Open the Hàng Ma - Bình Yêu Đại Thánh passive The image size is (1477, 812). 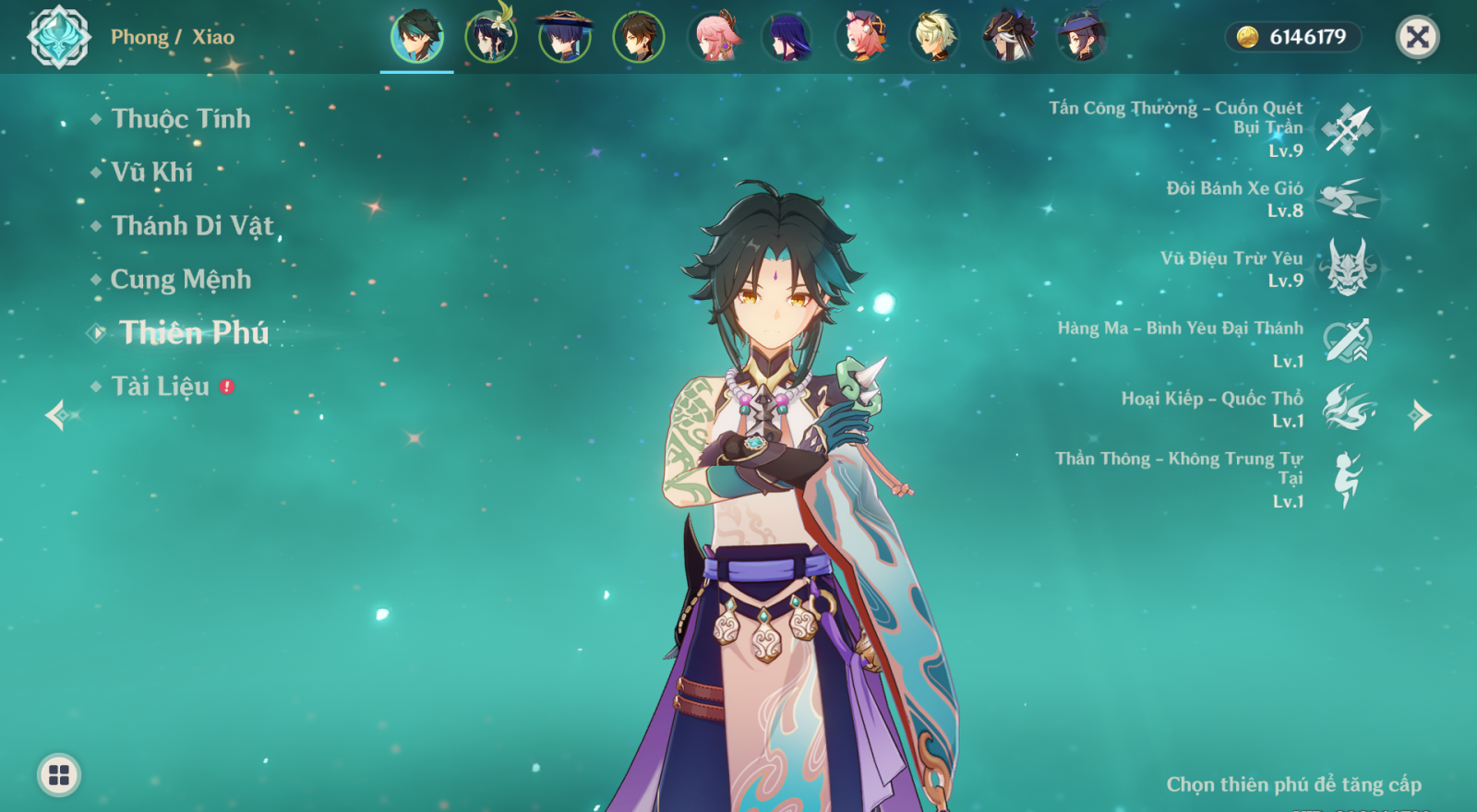pos(1348,341)
